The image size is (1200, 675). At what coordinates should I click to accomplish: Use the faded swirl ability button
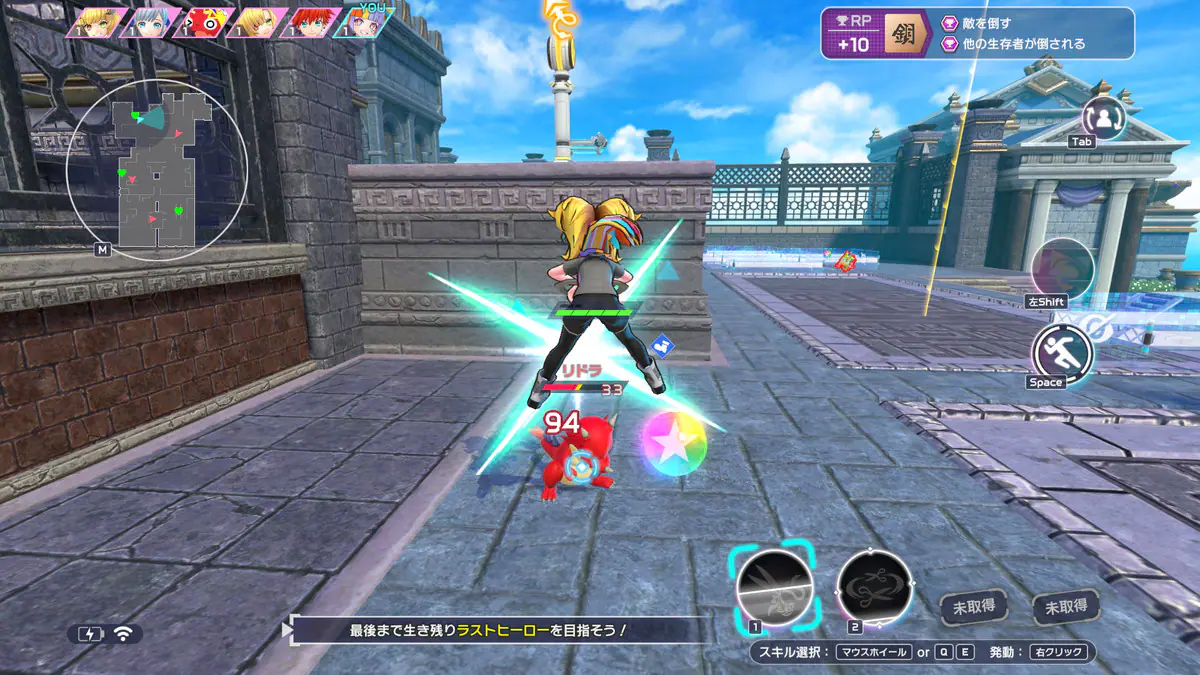1062,268
